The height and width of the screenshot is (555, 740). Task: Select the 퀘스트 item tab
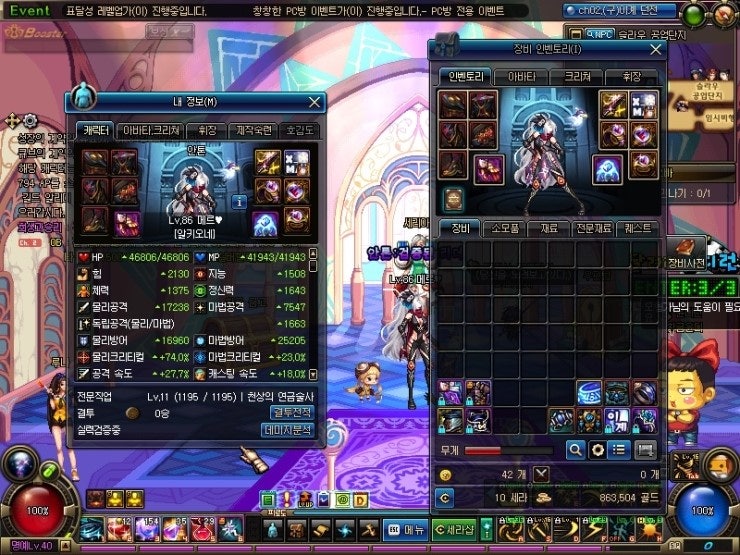click(639, 229)
